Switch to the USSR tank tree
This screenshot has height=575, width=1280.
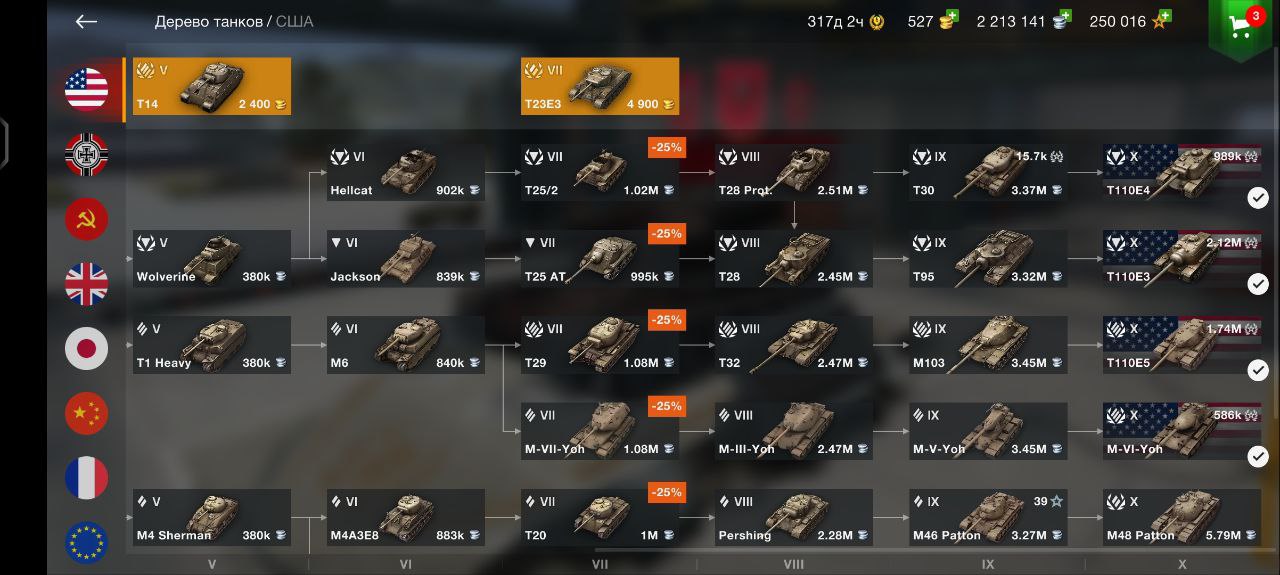[x=87, y=219]
